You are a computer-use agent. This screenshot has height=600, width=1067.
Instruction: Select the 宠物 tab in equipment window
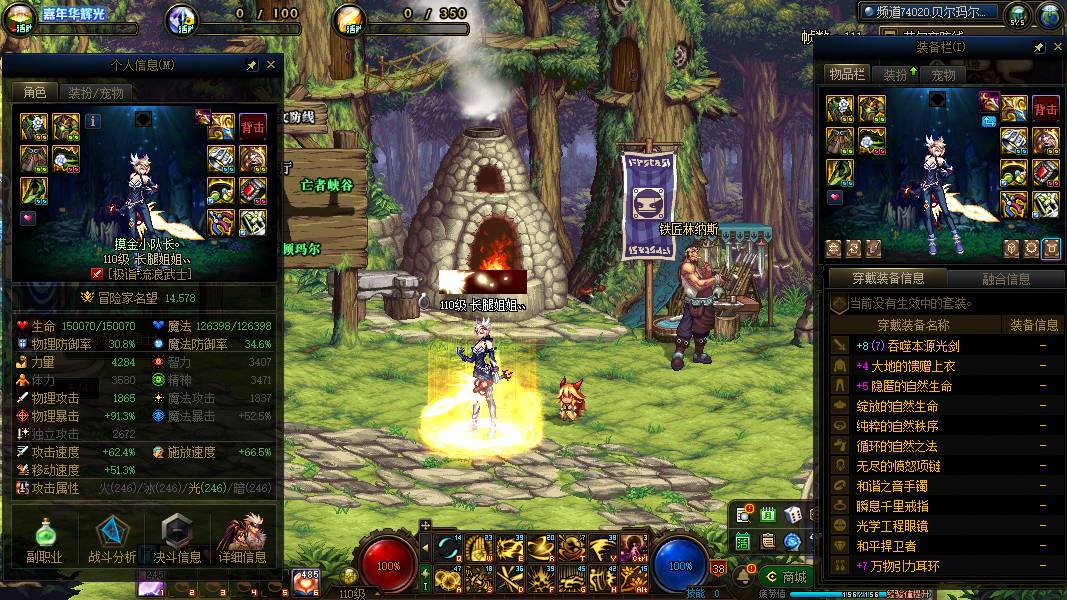coord(943,75)
